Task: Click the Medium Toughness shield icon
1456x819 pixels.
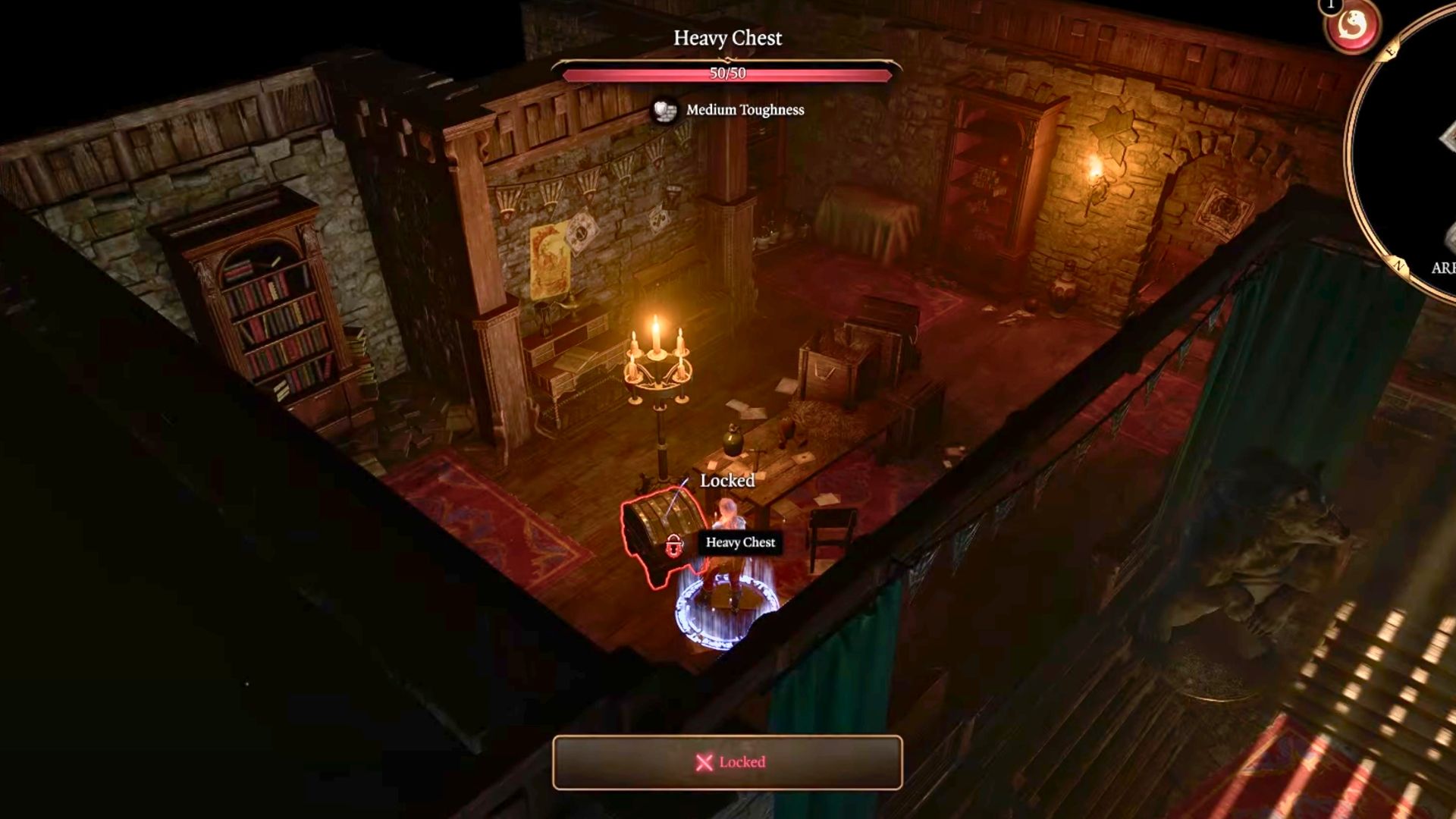Action: click(x=666, y=111)
